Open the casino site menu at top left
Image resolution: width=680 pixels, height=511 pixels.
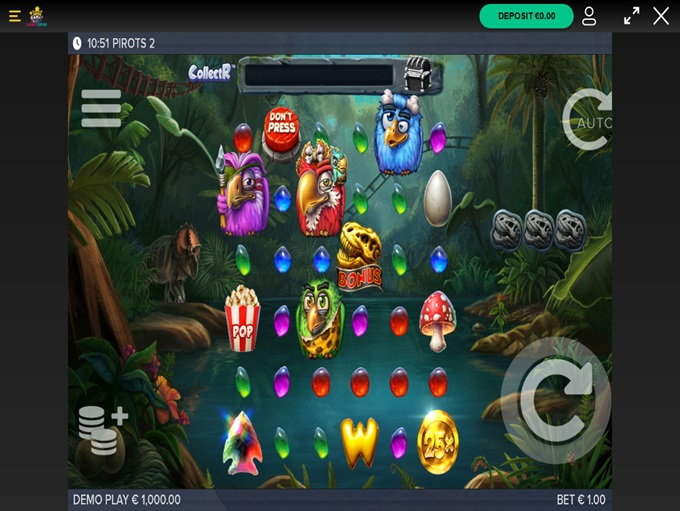(14, 16)
